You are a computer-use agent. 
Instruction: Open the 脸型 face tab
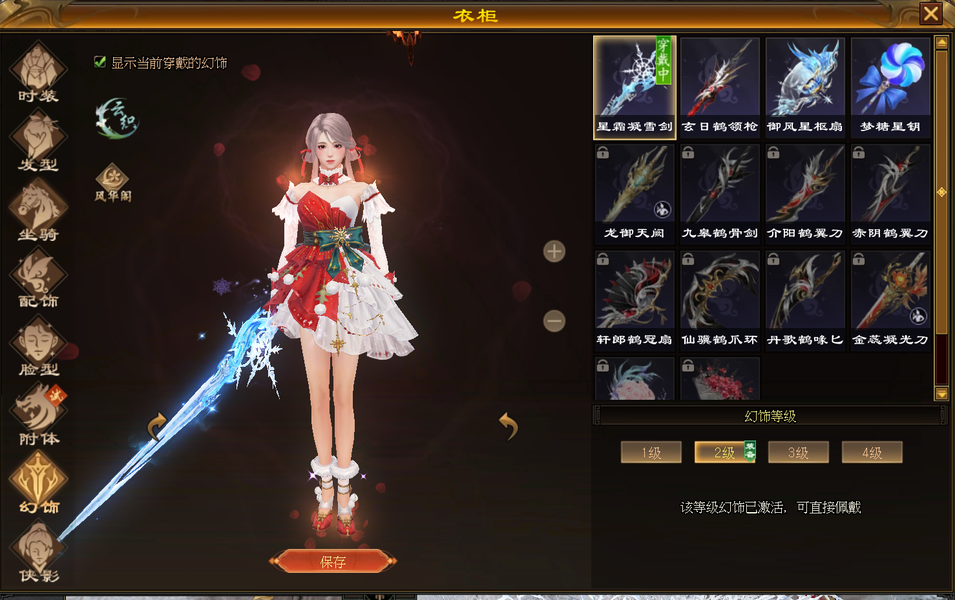pyautogui.click(x=38, y=345)
